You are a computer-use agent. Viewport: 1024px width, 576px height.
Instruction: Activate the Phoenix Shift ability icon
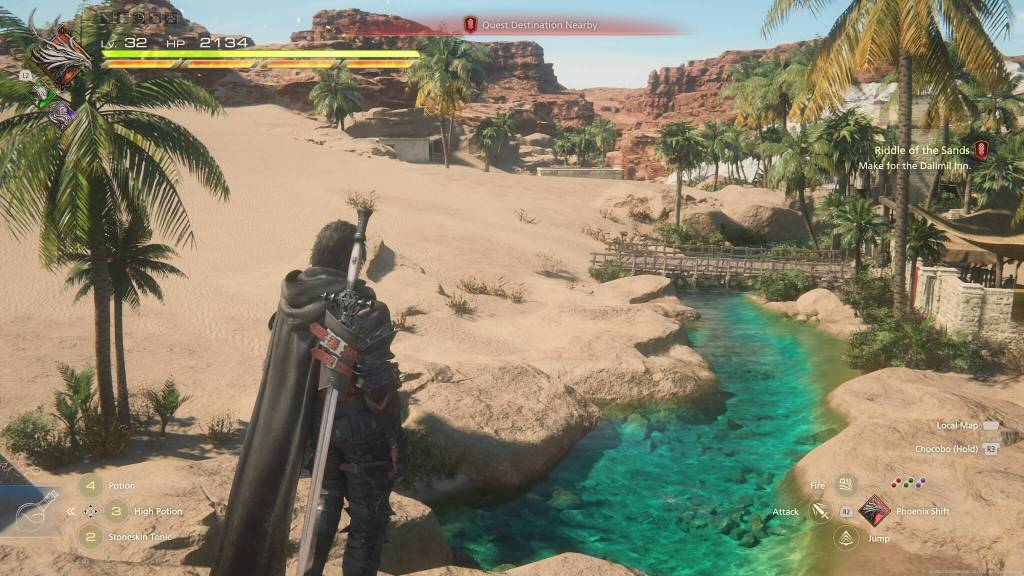874,511
